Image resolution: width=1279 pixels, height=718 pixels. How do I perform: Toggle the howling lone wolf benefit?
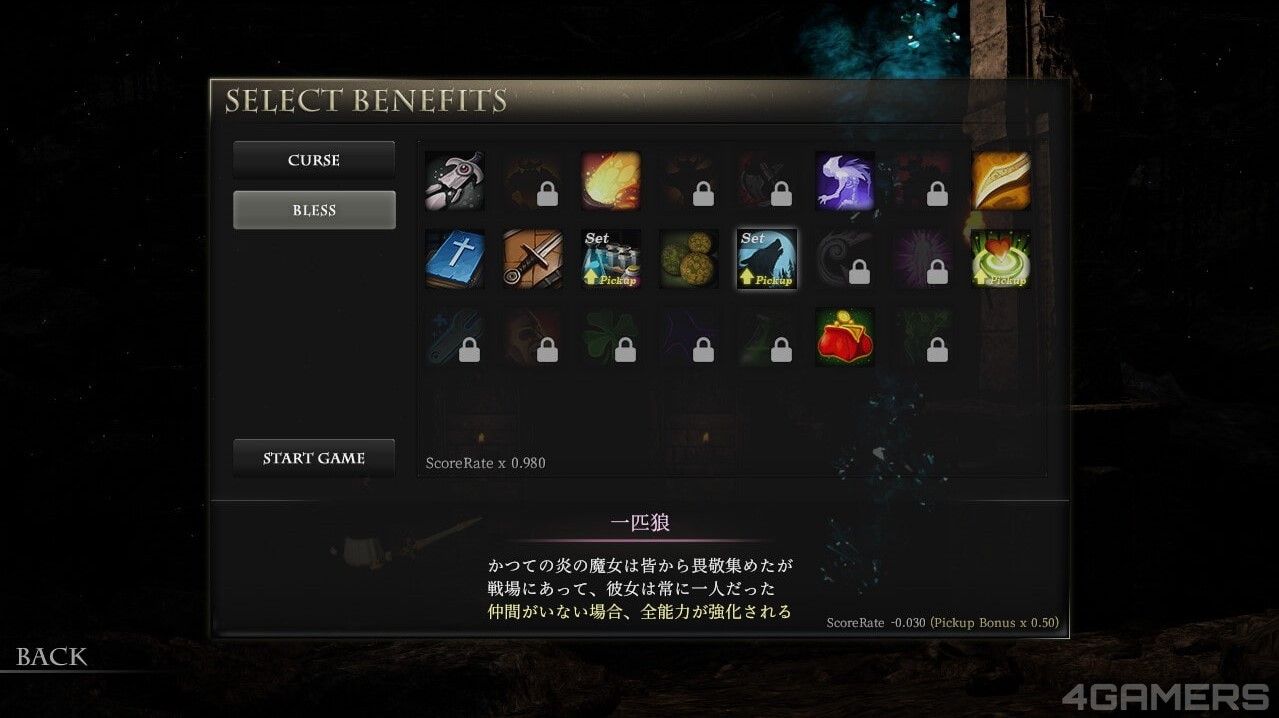(767, 259)
